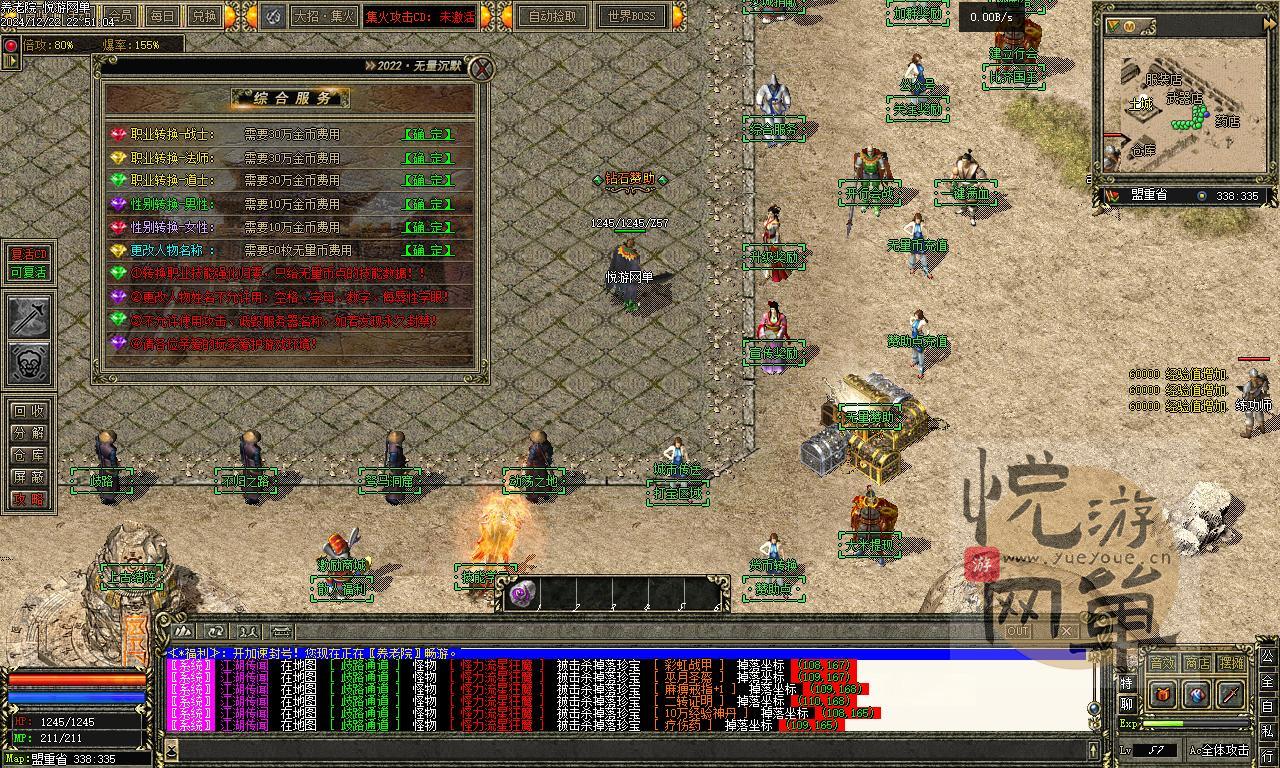Confirm job change to Mage (法师)
Viewport: 1280px width, 768px height.
tap(427, 158)
